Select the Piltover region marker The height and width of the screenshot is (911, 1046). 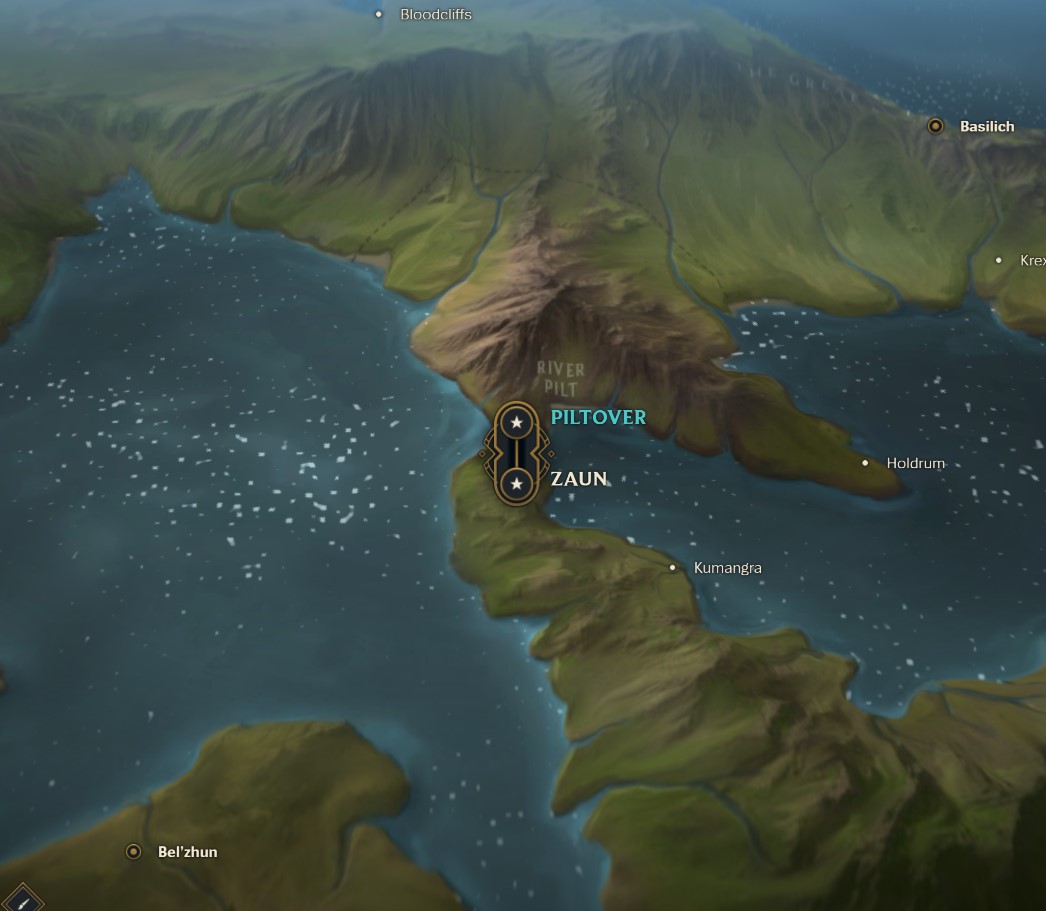[516, 423]
